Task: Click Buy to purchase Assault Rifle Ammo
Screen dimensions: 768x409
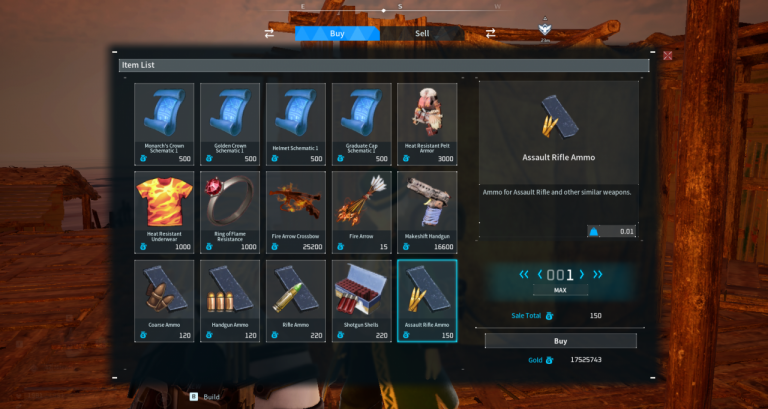Action: pos(560,340)
